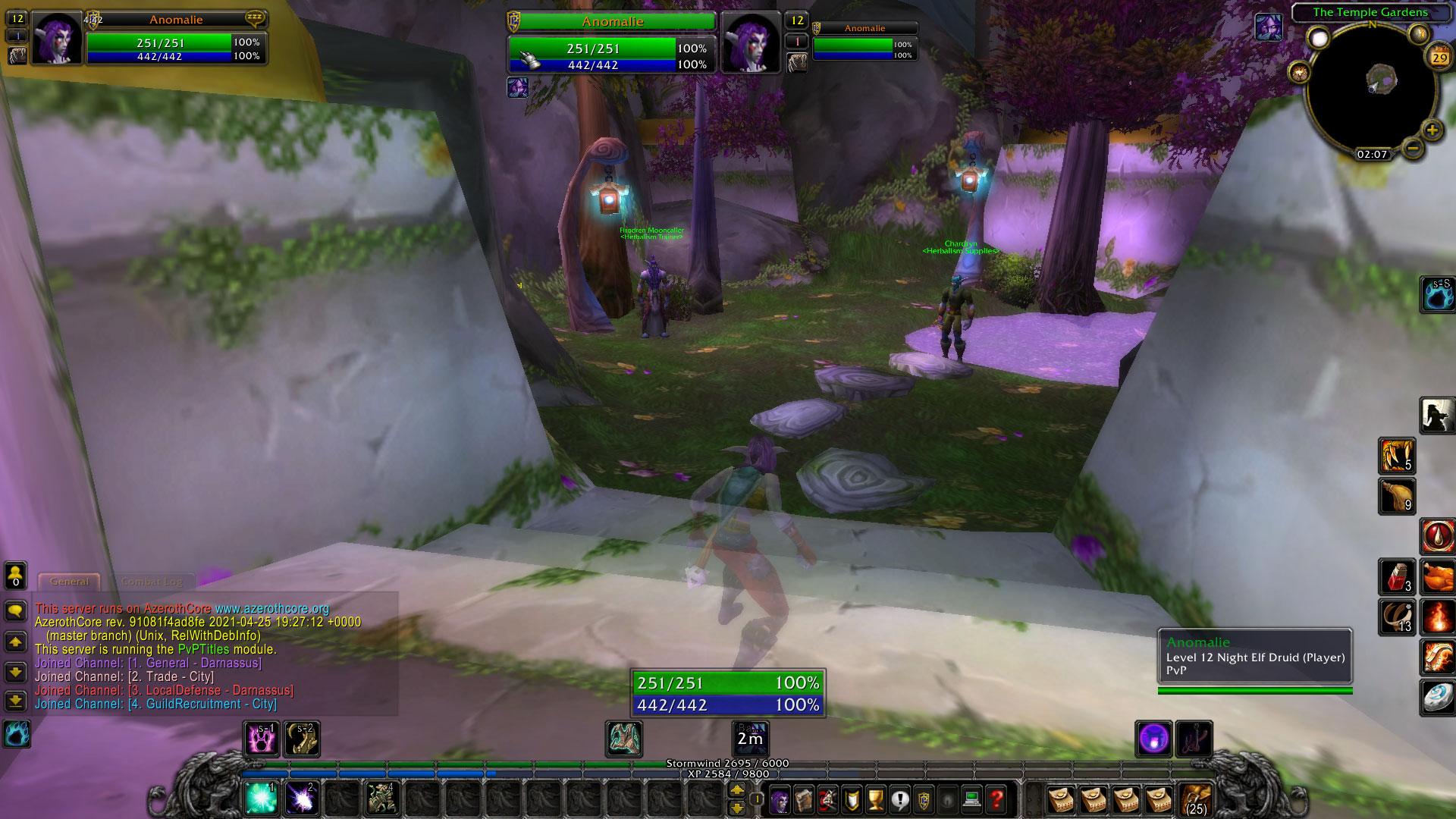Page action bar up with the yellow arrow
Screen dimensions: 1456x819
(736, 790)
